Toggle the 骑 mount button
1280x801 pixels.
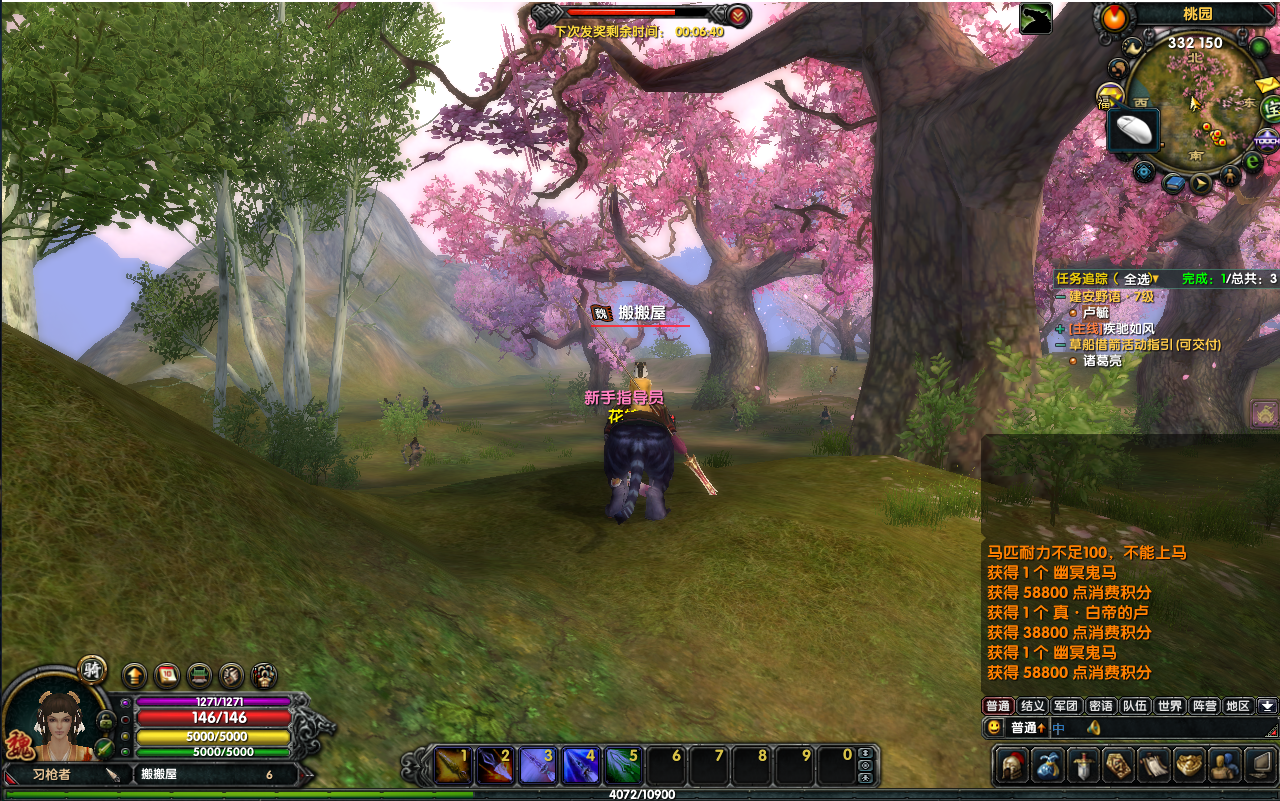(93, 669)
